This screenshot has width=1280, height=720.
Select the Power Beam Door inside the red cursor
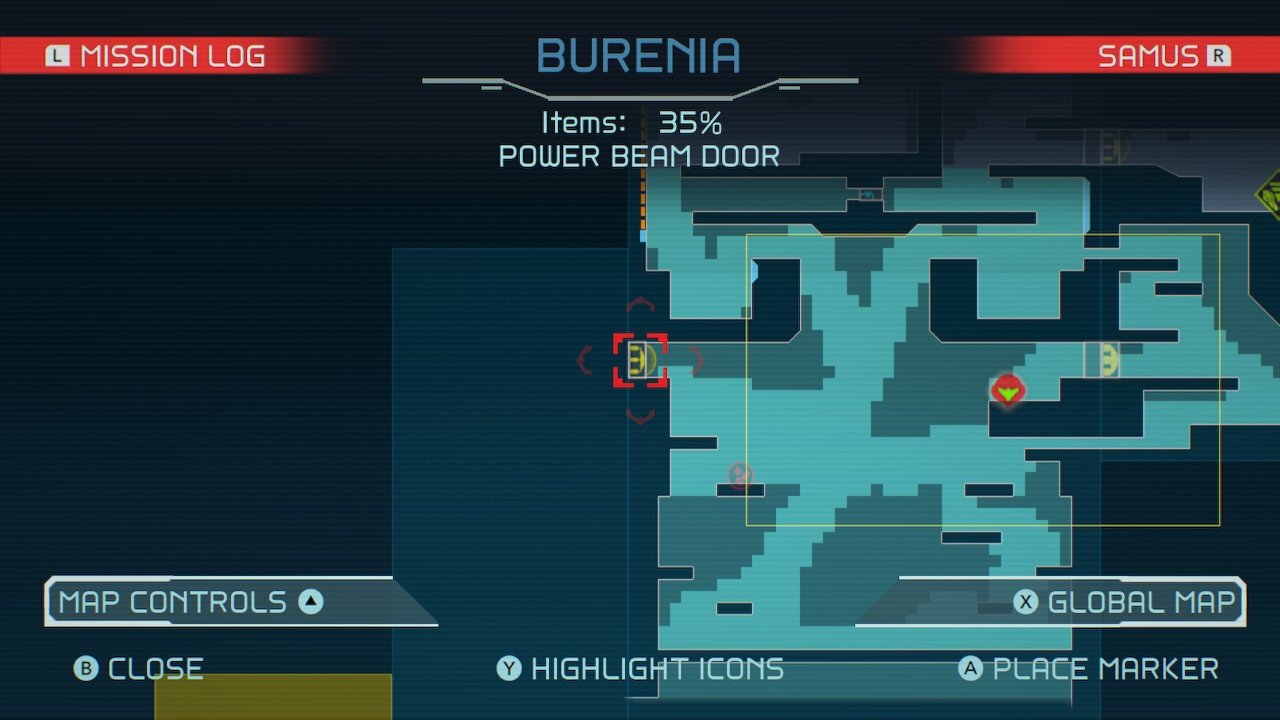(x=640, y=360)
